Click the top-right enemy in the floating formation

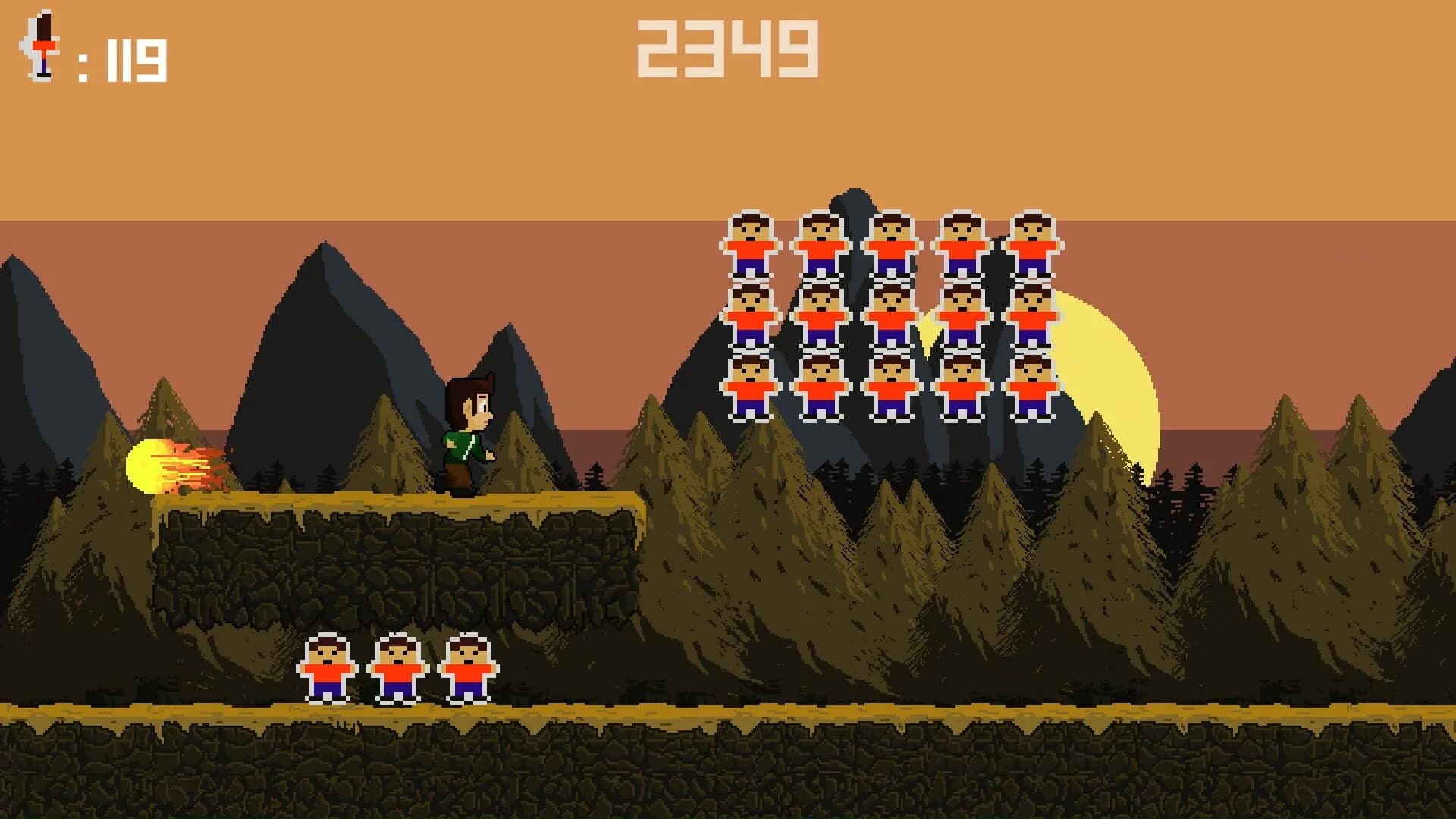tap(1033, 243)
